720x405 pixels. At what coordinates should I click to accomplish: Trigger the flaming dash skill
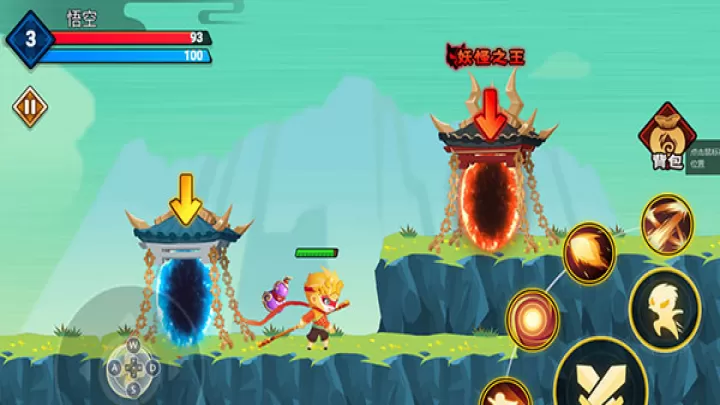click(588, 253)
